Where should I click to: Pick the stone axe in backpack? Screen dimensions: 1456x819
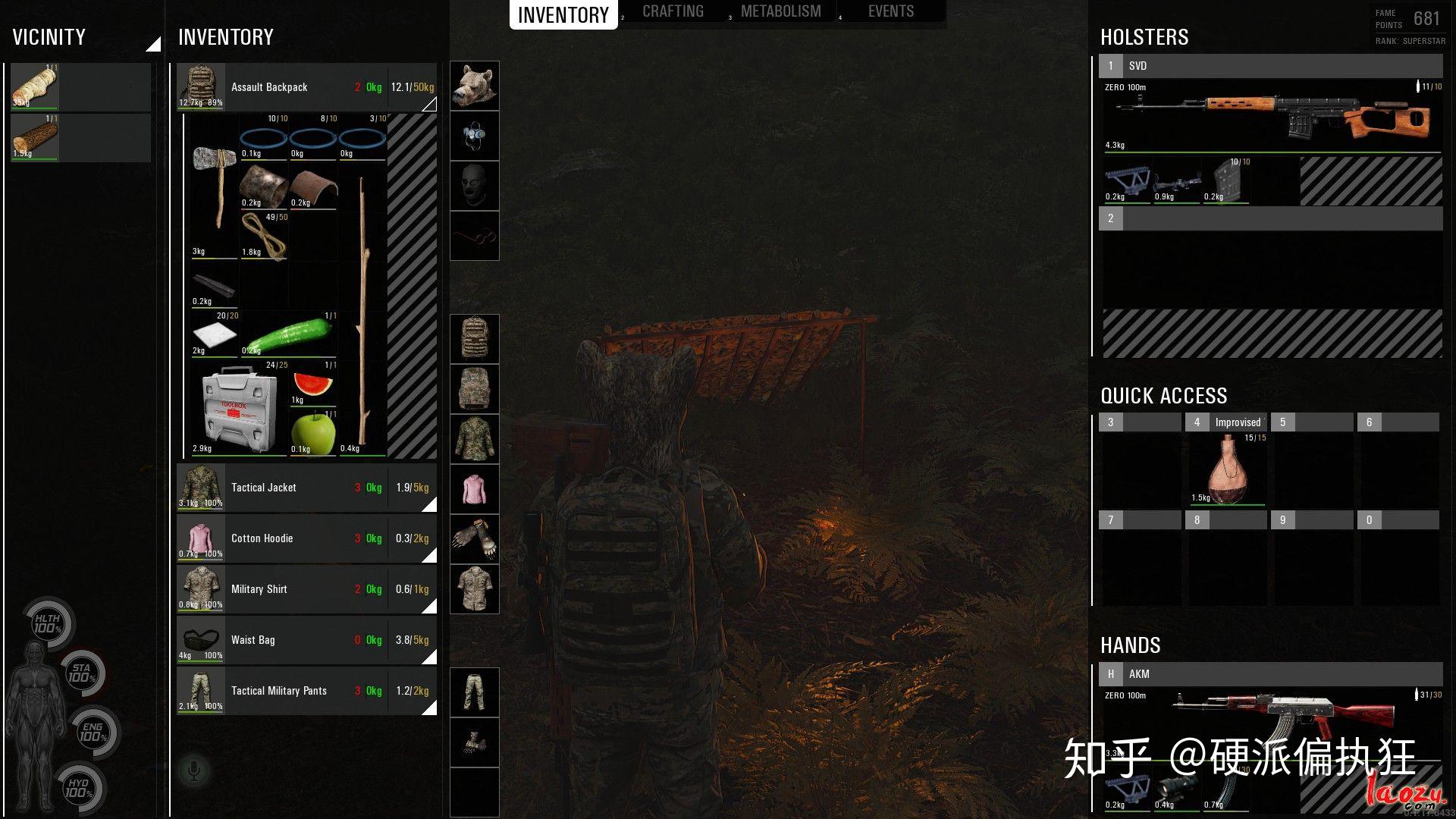pyautogui.click(x=214, y=186)
